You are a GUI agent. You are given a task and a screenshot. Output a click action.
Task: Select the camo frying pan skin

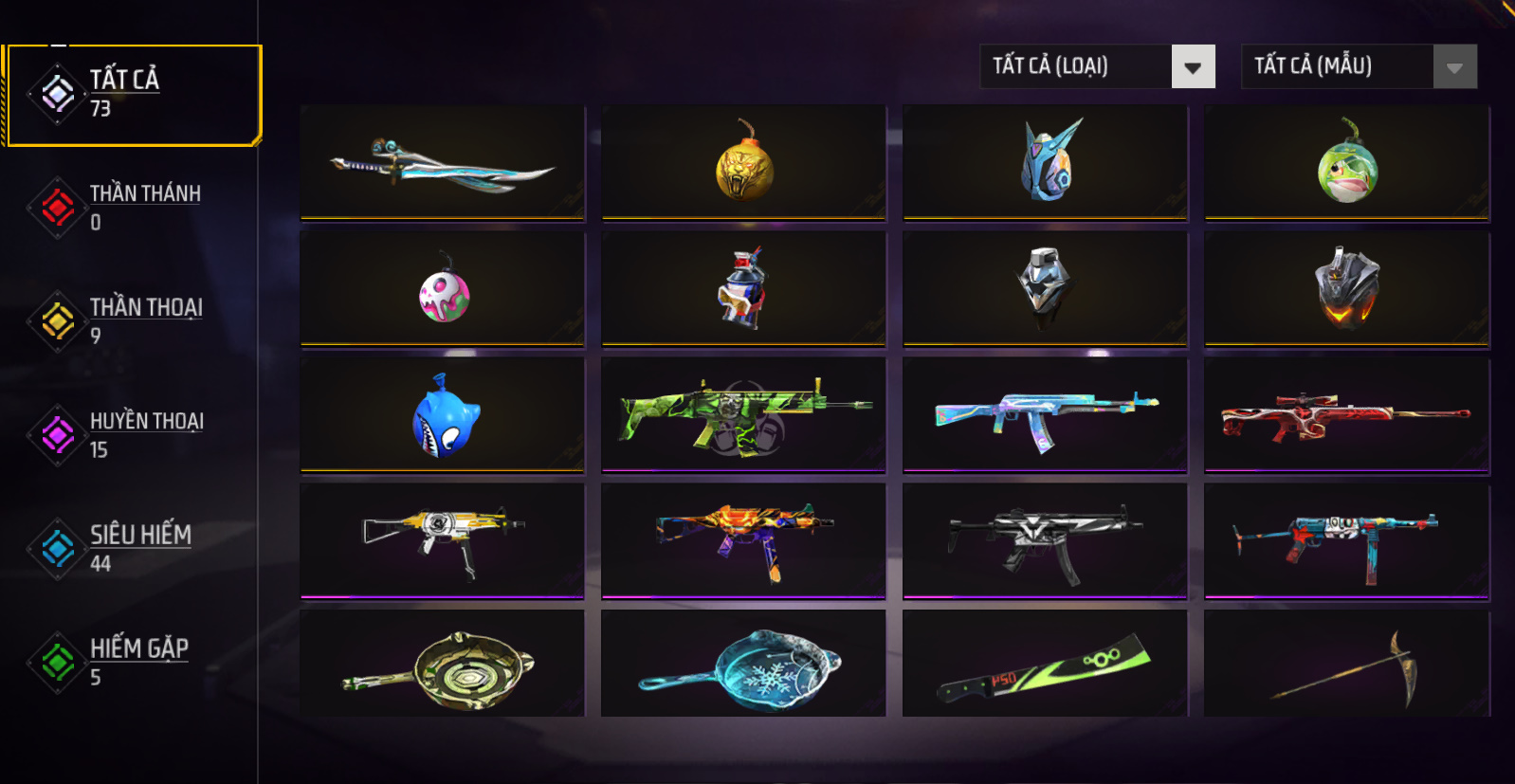(x=442, y=665)
